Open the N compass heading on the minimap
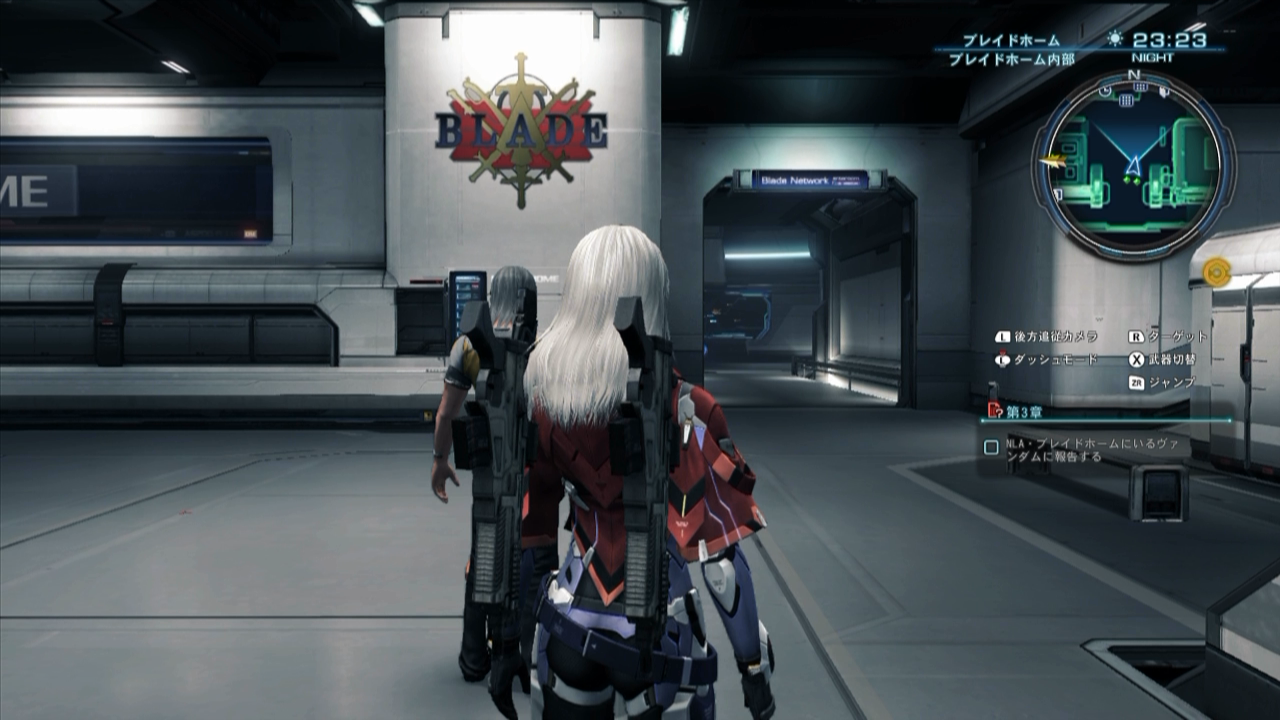 coord(1133,74)
